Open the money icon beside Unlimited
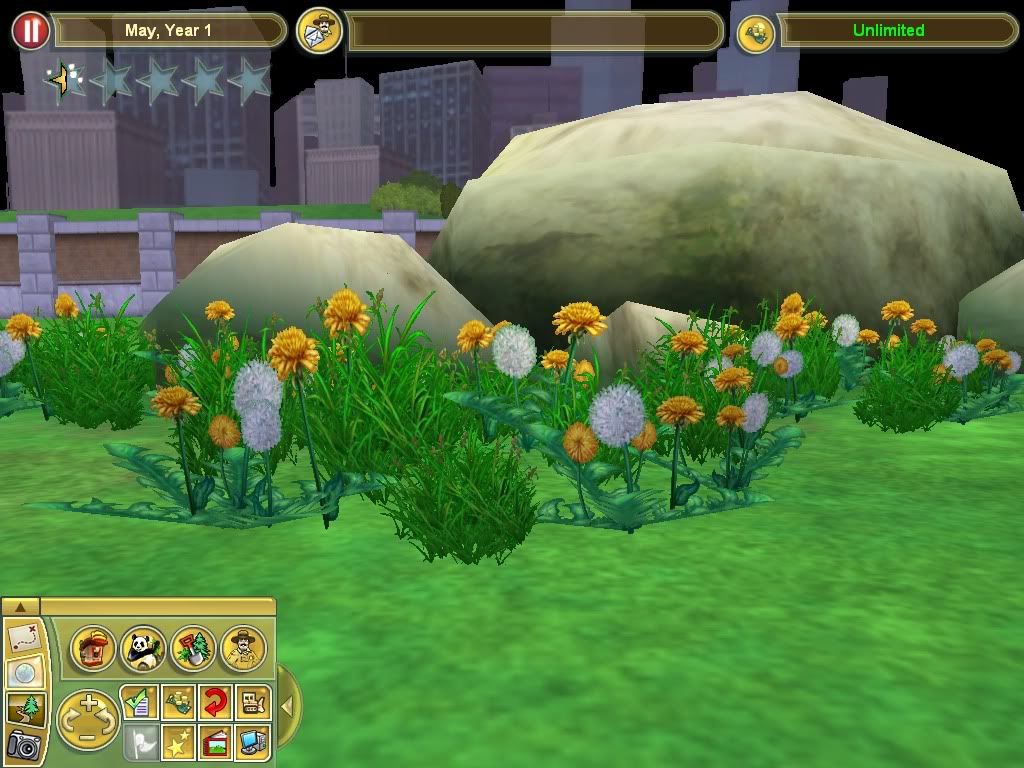Viewport: 1024px width, 768px height. (757, 32)
